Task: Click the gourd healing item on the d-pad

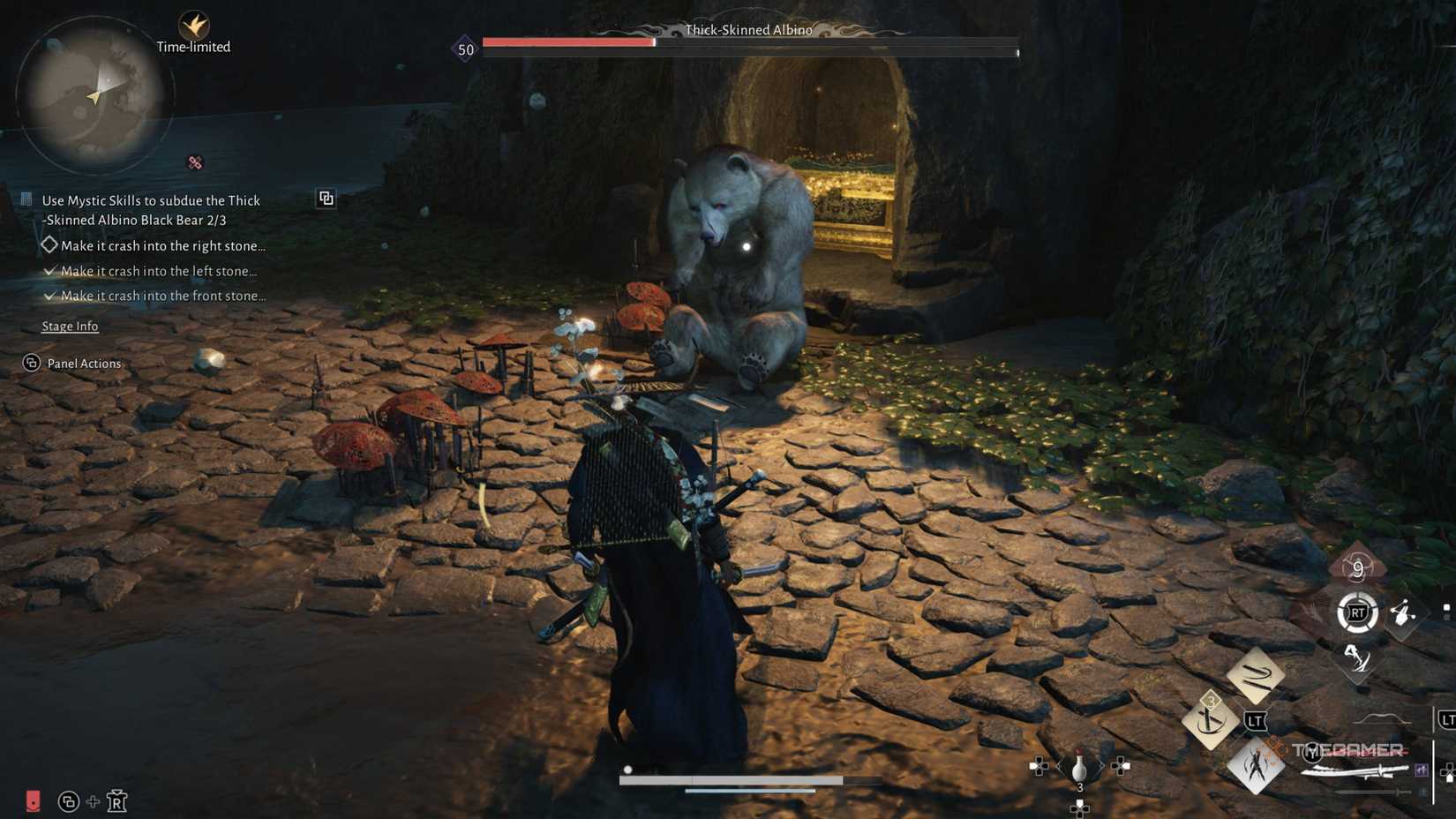Action: pos(1079,766)
